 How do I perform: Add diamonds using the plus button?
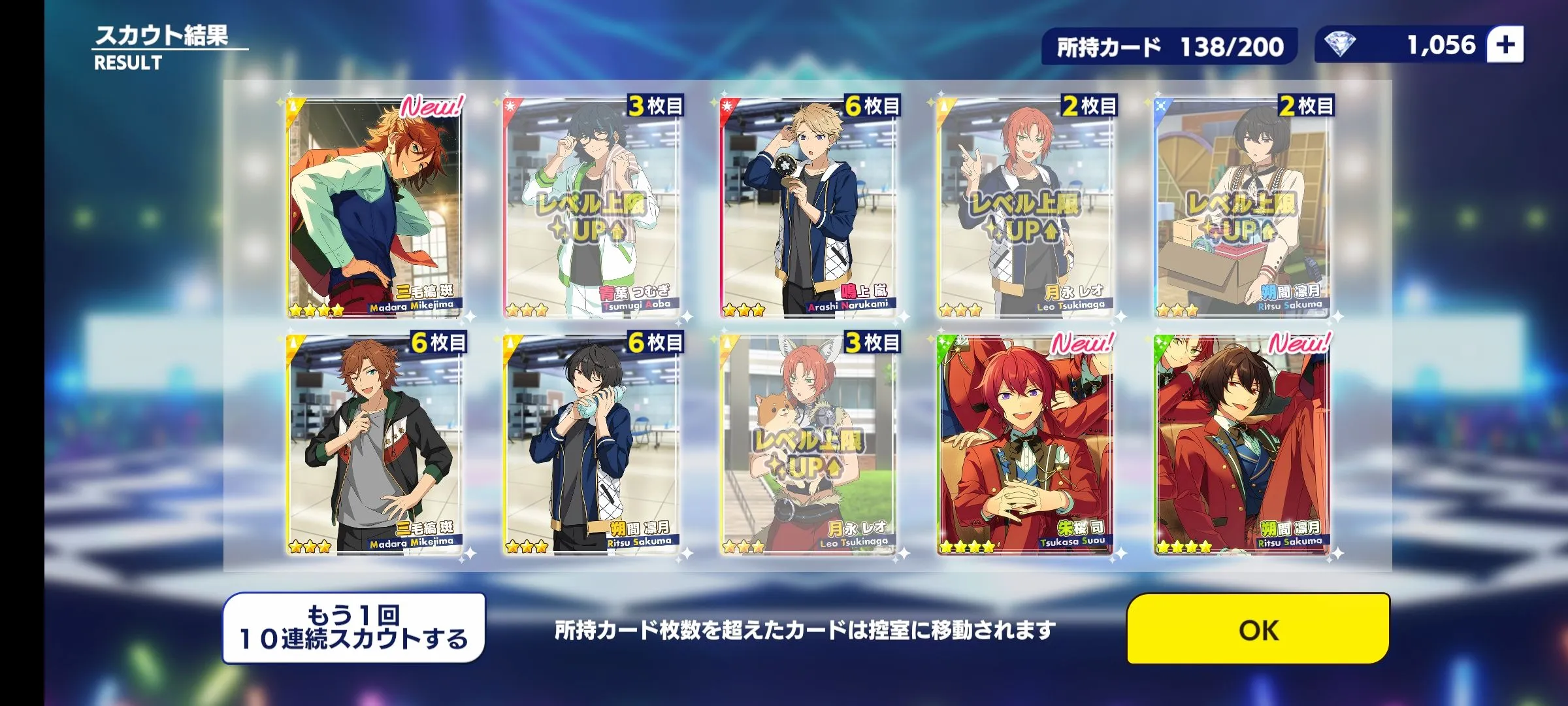click(x=1505, y=45)
